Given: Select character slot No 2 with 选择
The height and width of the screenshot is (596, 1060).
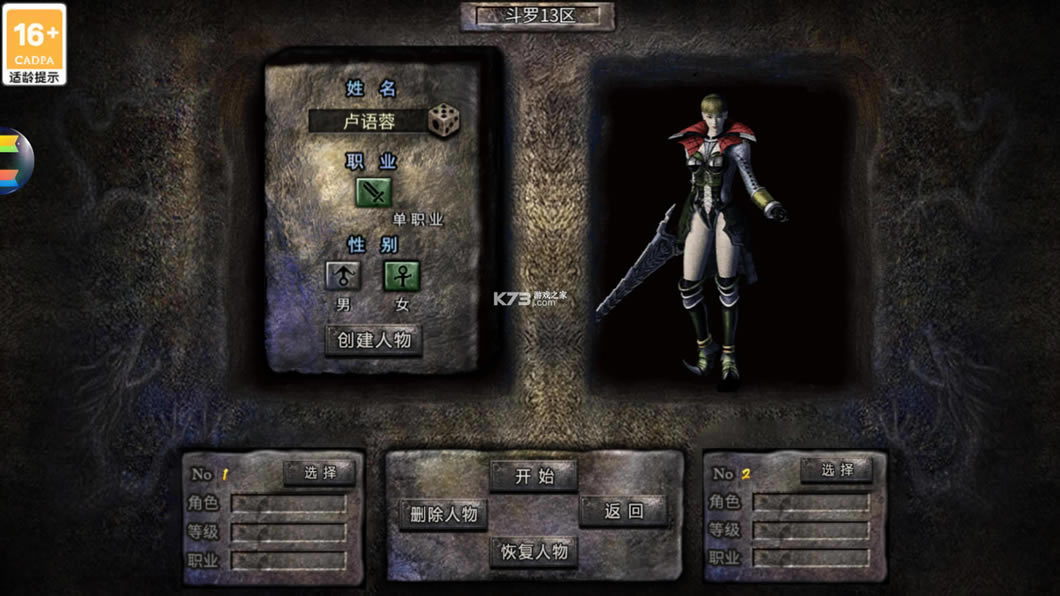Looking at the screenshot, I should (837, 470).
